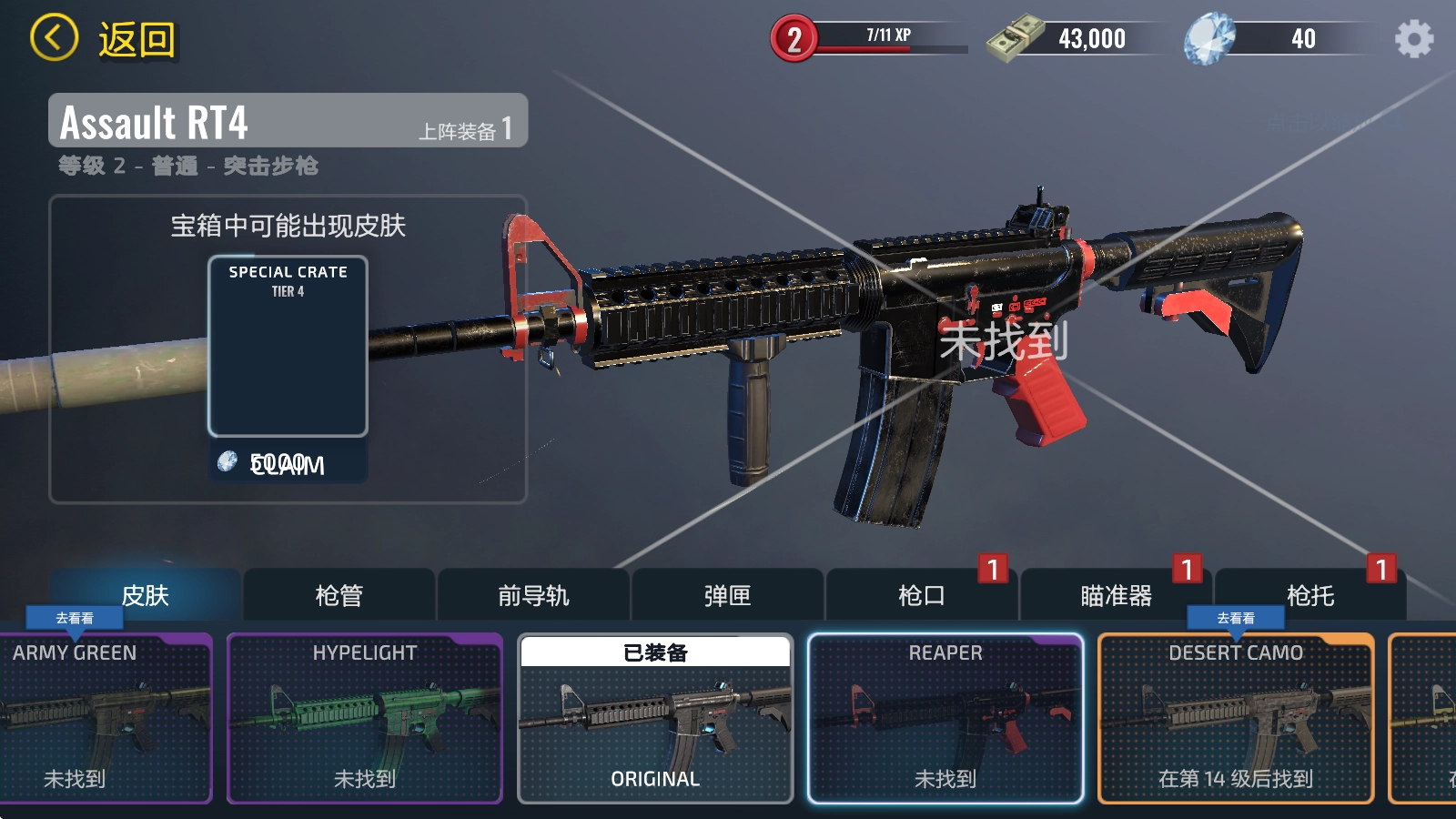Open the 瞄准器 sights tab
The width and height of the screenshot is (1456, 819).
pyautogui.click(x=1116, y=595)
